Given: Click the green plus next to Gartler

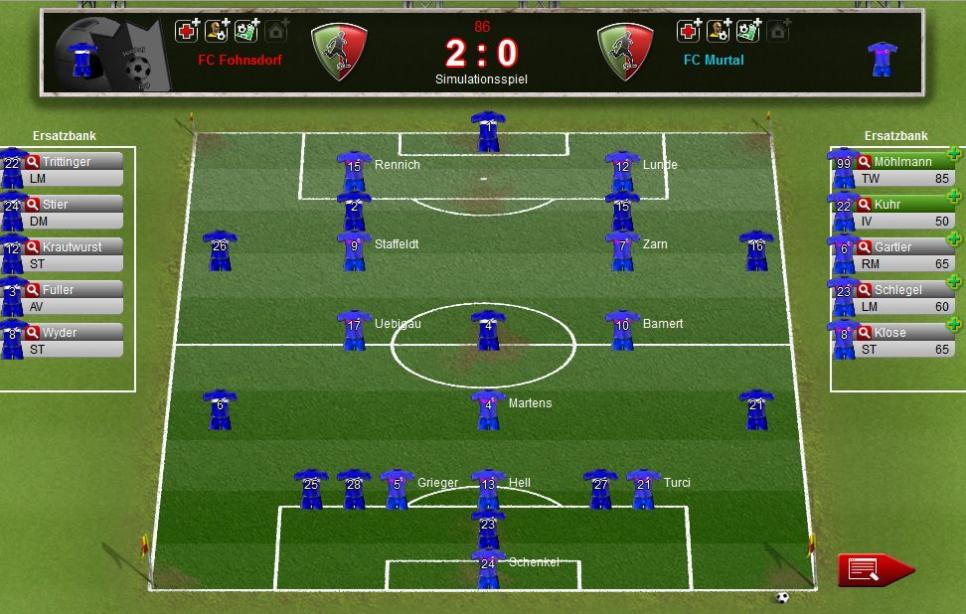Looking at the screenshot, I should point(953,240).
